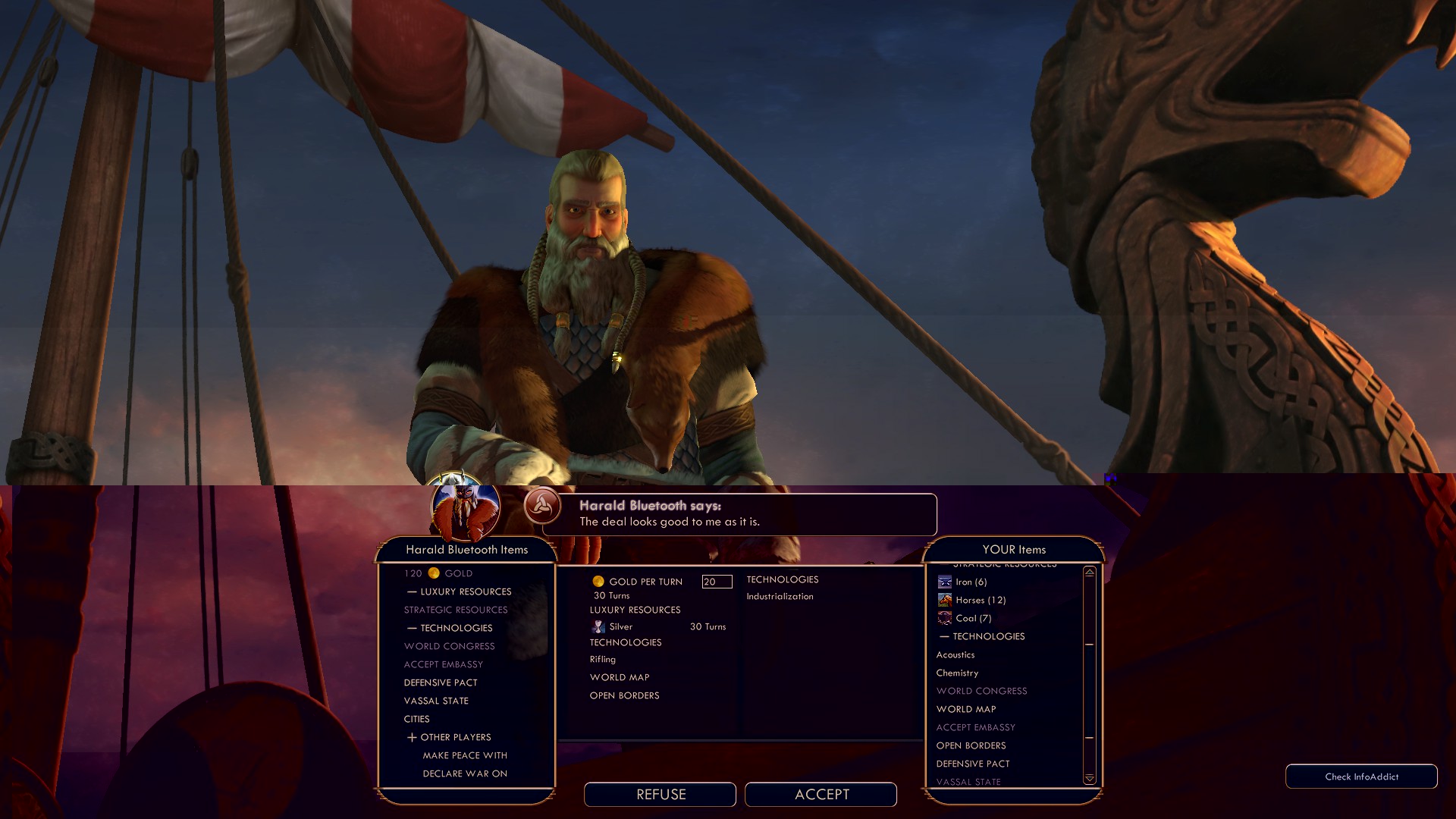This screenshot has height=819, width=1456.
Task: Offer your Horses (12) resource
Action: [980, 600]
